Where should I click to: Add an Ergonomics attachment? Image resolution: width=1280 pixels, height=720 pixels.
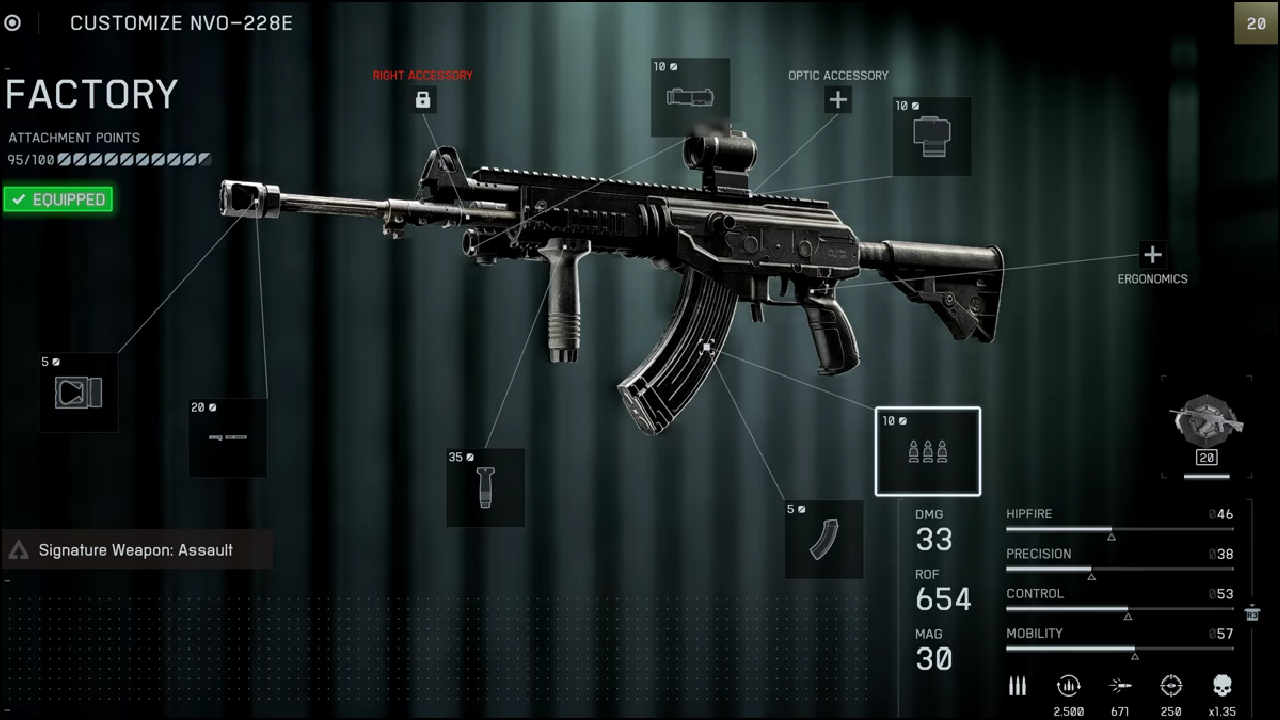[1152, 254]
